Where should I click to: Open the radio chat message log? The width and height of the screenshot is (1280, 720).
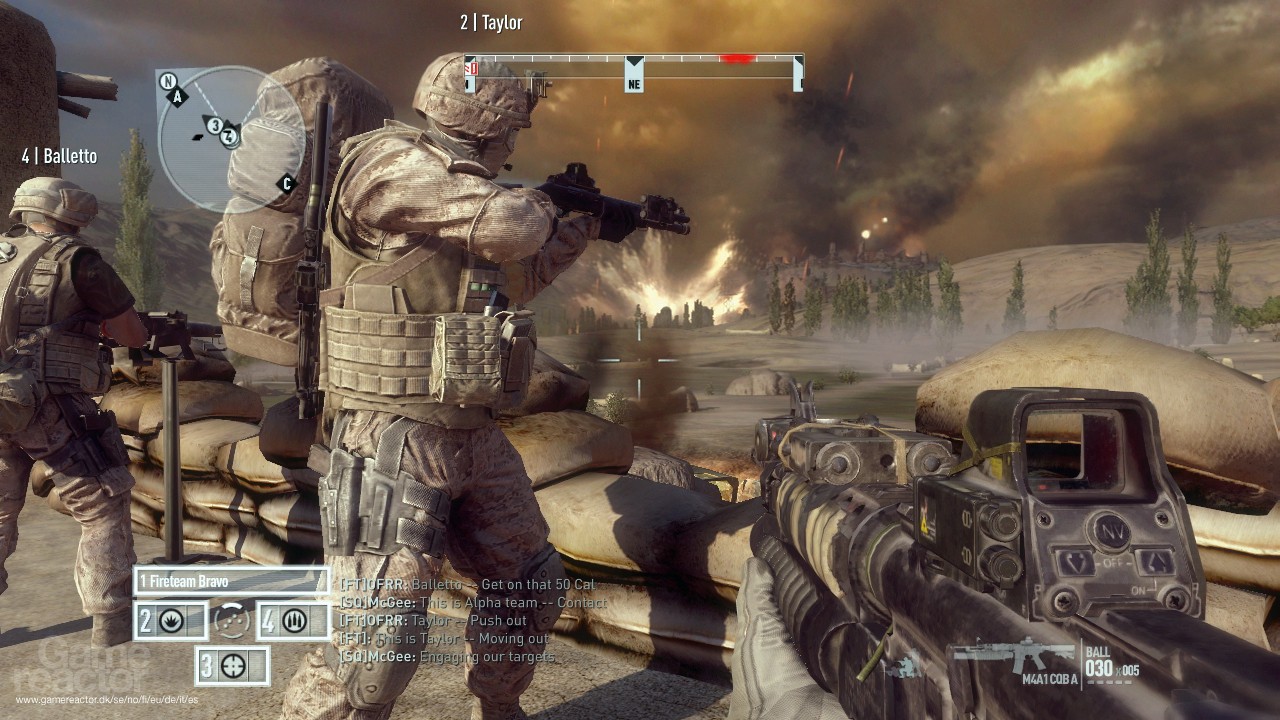click(x=472, y=620)
